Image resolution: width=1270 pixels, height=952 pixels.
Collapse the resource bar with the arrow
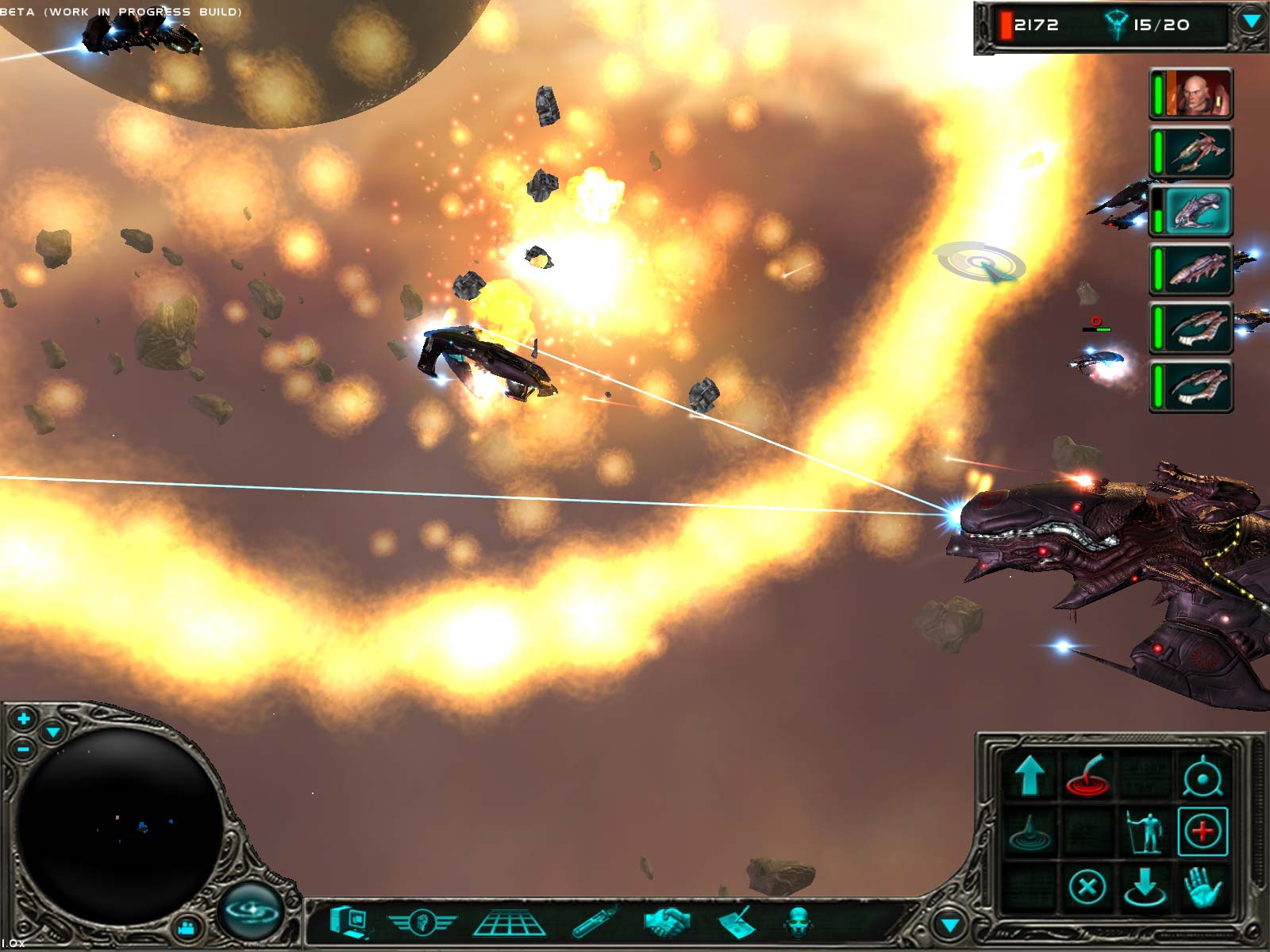[x=1251, y=22]
